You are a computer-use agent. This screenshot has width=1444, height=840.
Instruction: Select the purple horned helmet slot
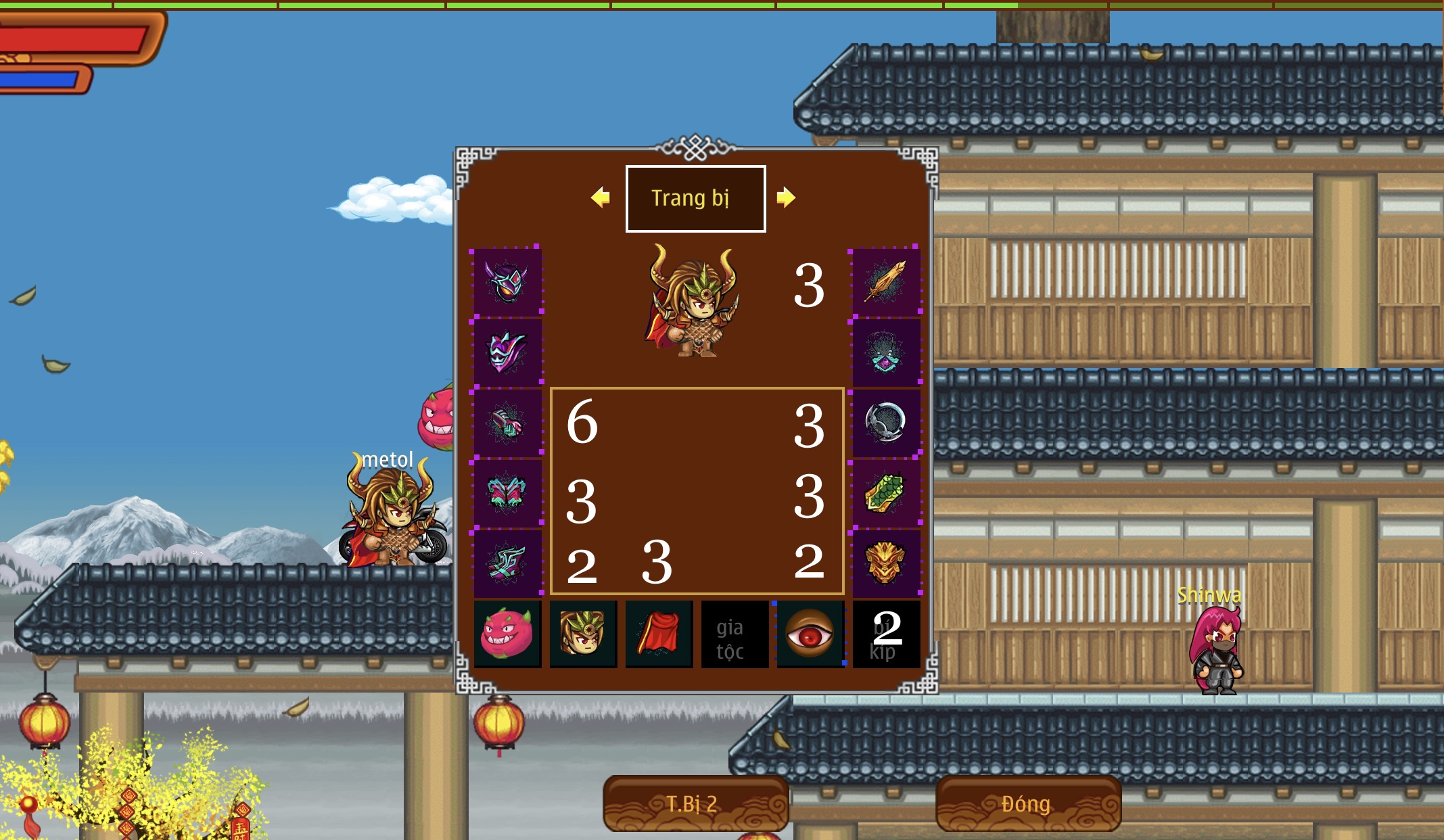(507, 282)
